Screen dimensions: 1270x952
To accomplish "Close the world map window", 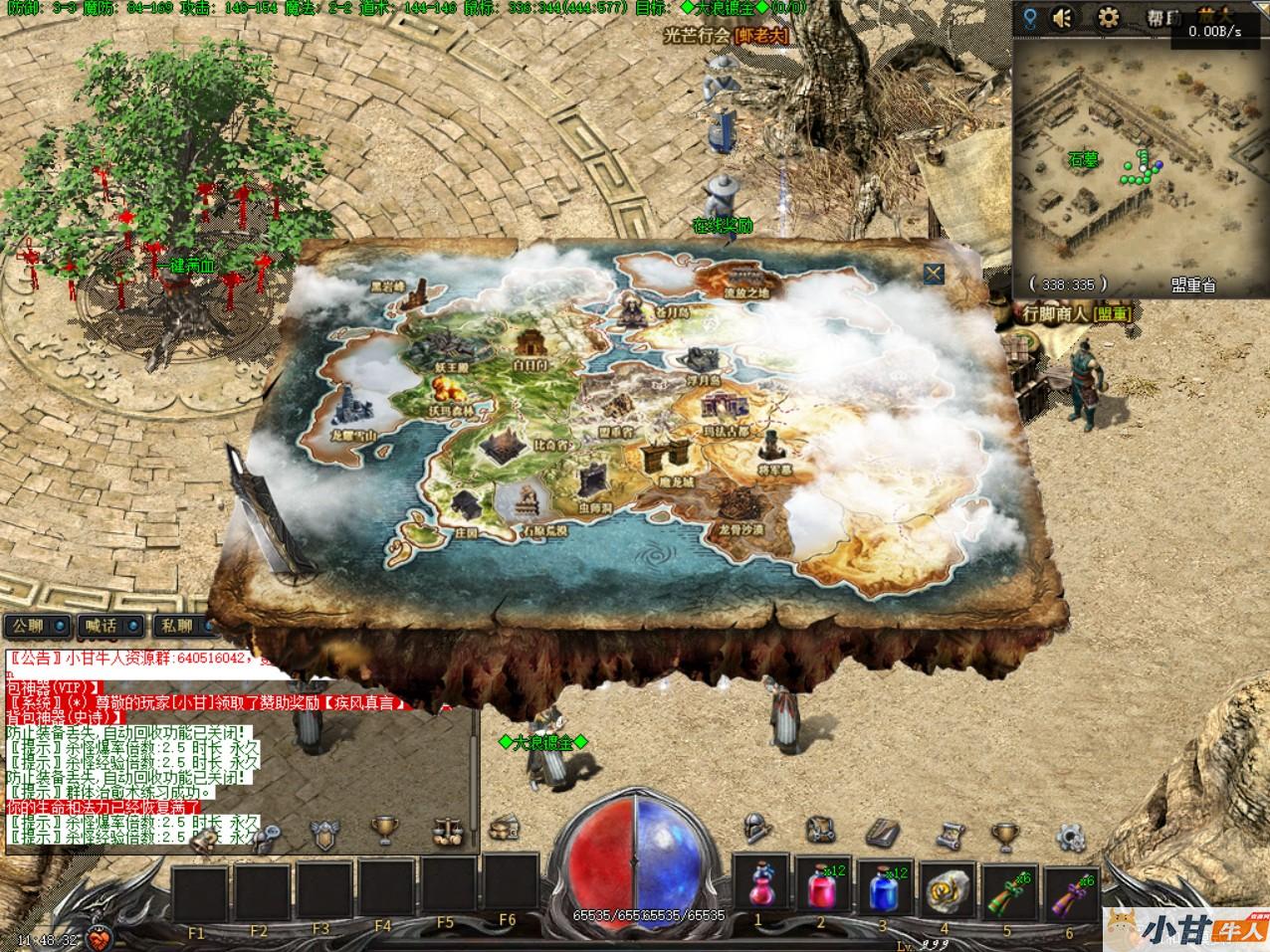I will 933,274.
